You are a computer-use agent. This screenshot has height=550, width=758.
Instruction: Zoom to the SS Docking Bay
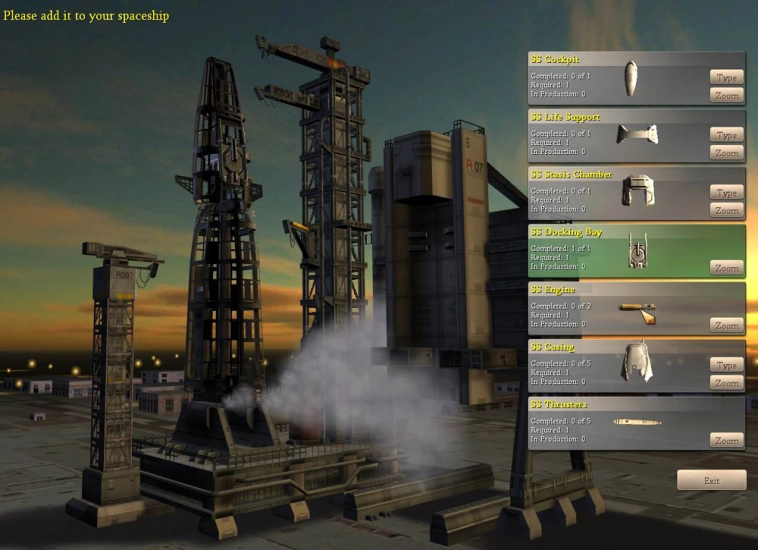[727, 268]
